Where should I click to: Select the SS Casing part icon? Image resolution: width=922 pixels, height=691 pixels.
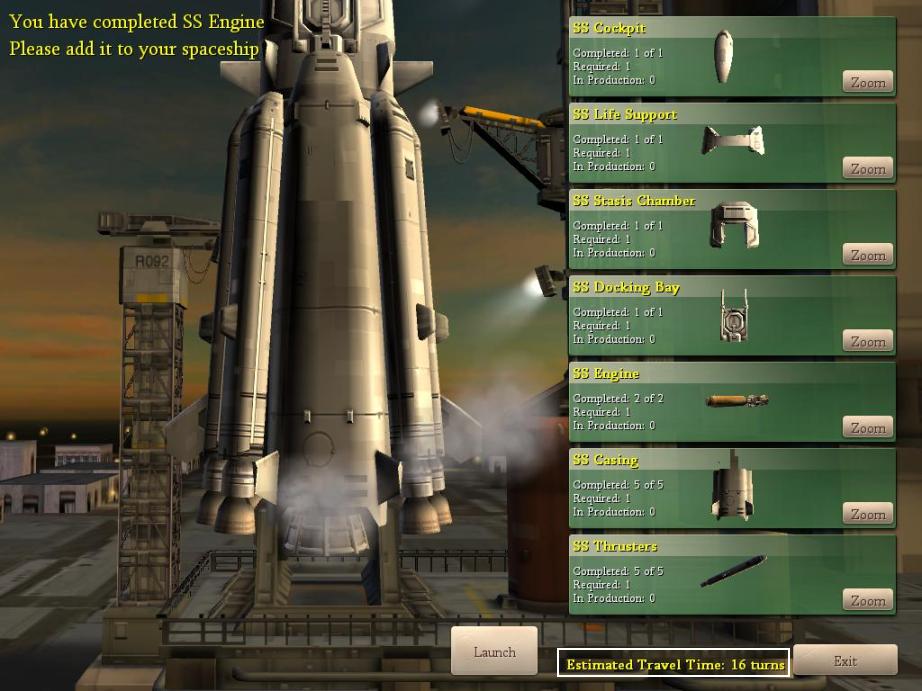pyautogui.click(x=732, y=487)
